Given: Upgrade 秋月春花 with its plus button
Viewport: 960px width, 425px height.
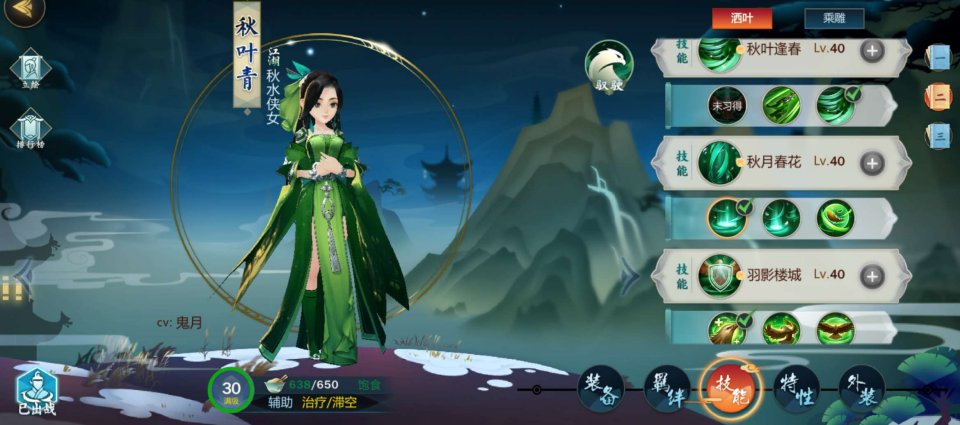Looking at the screenshot, I should click(x=872, y=162).
